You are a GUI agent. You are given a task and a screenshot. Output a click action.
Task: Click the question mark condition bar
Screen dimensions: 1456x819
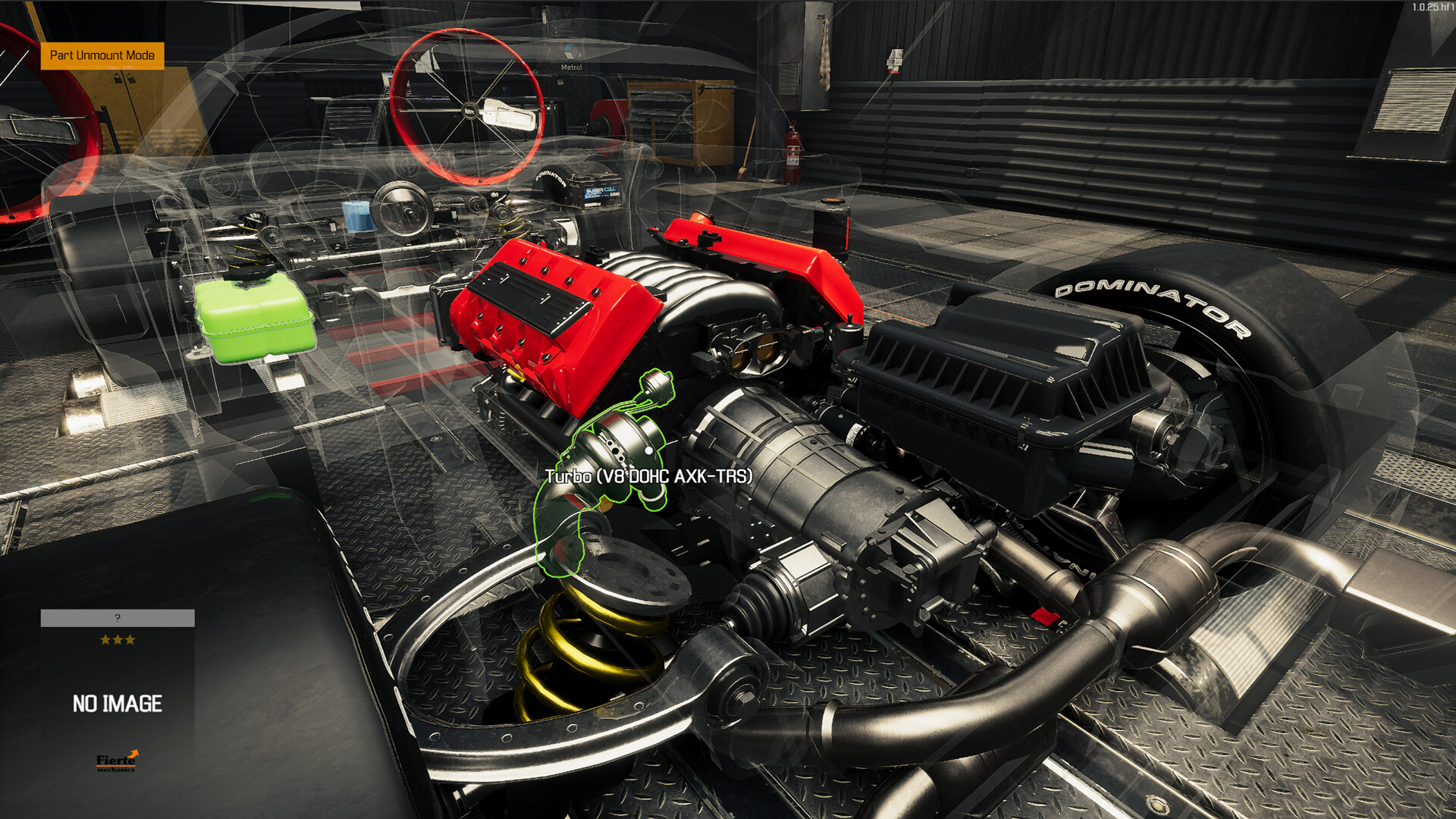(x=118, y=618)
